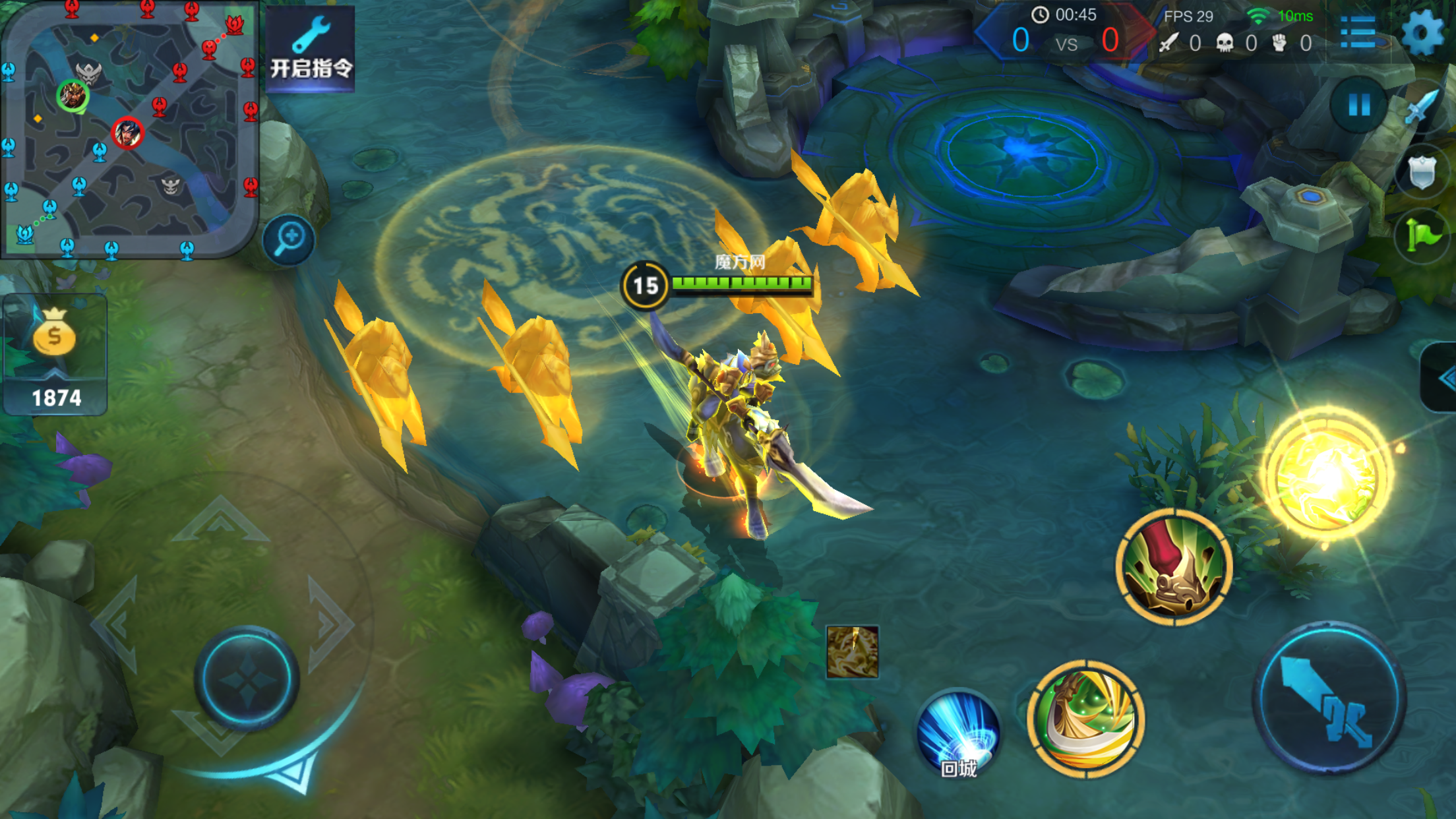The width and height of the screenshot is (1456, 819).
Task: Cast the green and gold whirl skill
Action: click(1085, 719)
